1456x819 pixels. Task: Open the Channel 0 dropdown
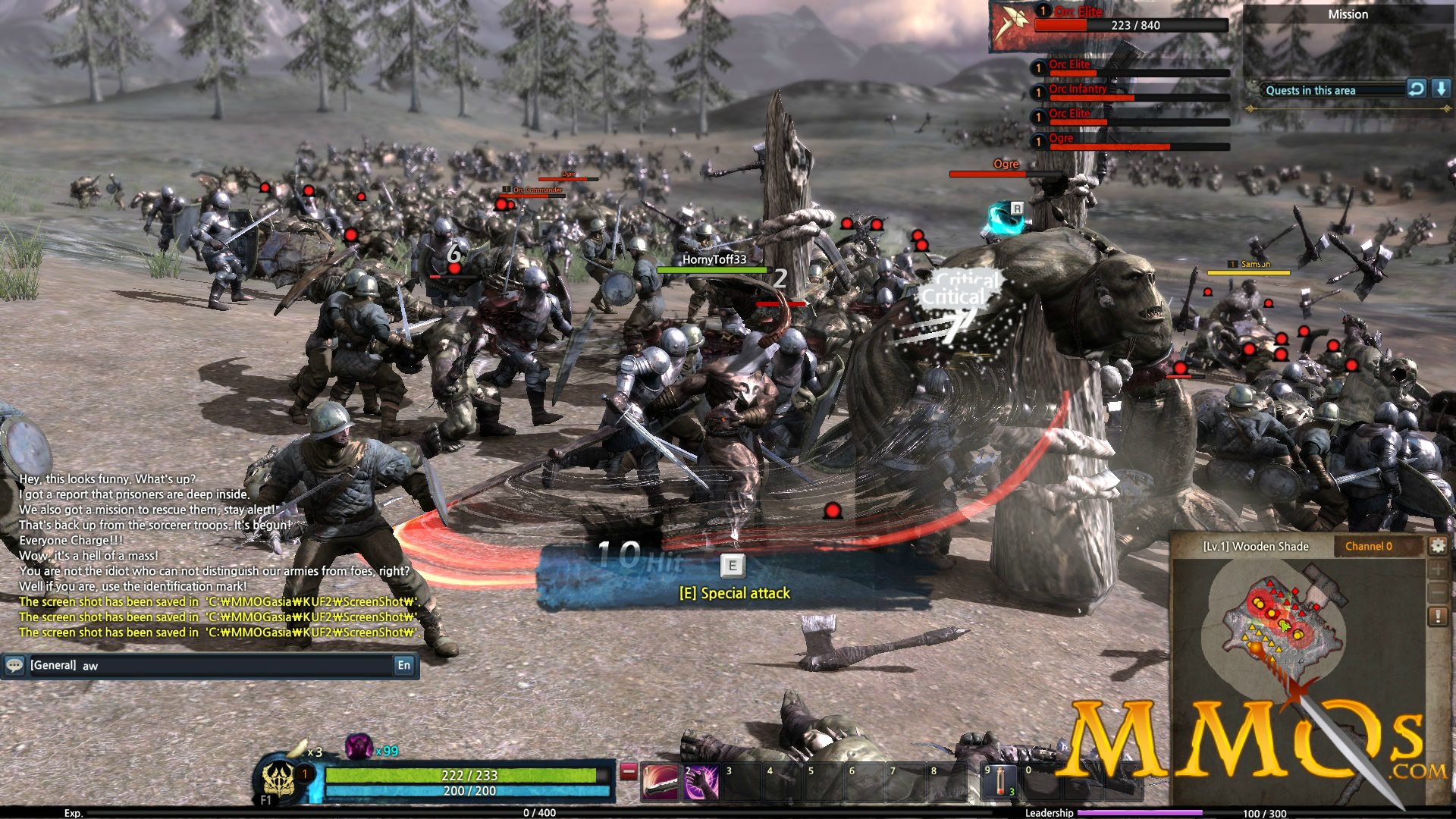tap(1369, 545)
